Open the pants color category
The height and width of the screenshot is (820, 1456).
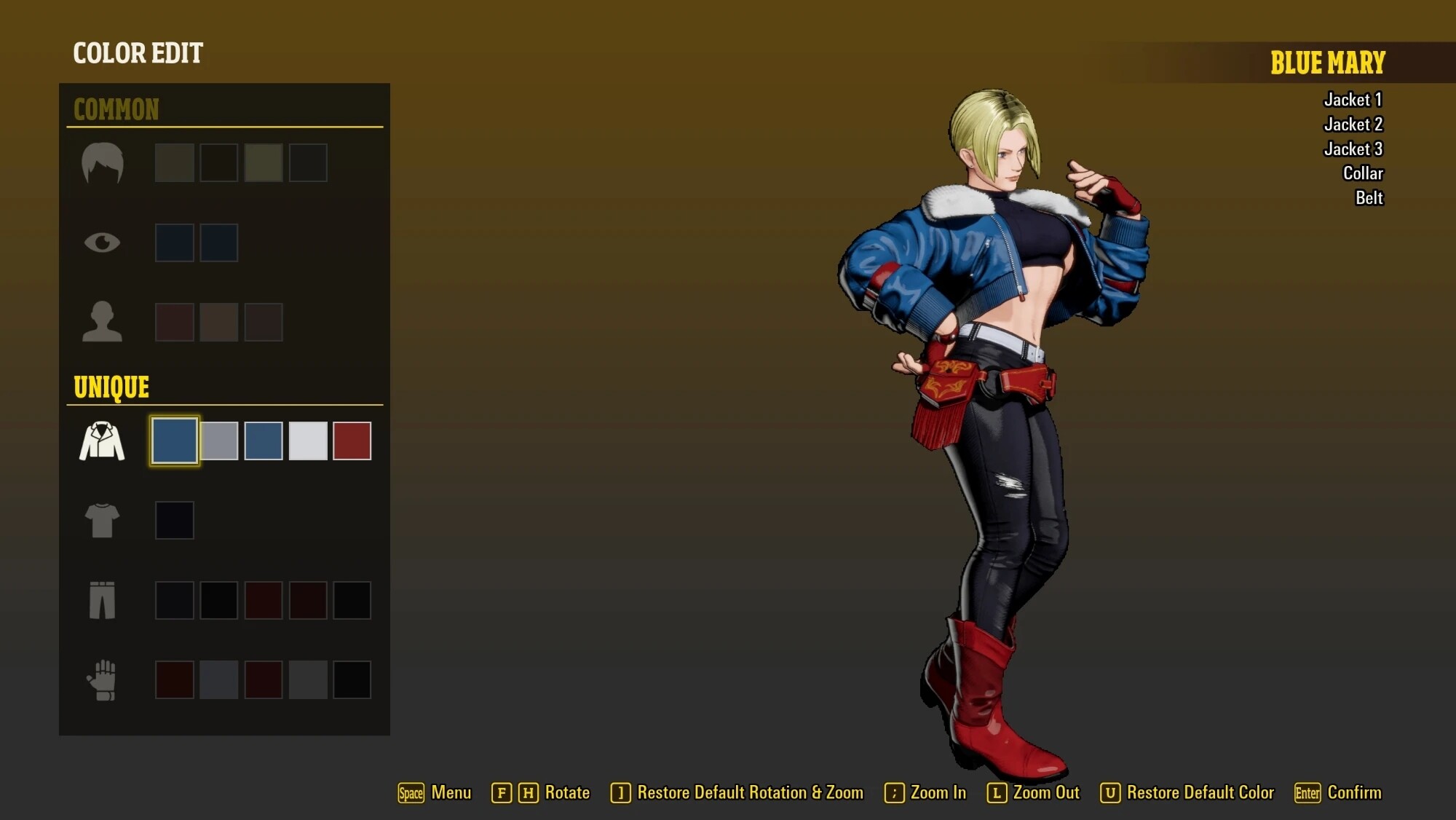(102, 600)
